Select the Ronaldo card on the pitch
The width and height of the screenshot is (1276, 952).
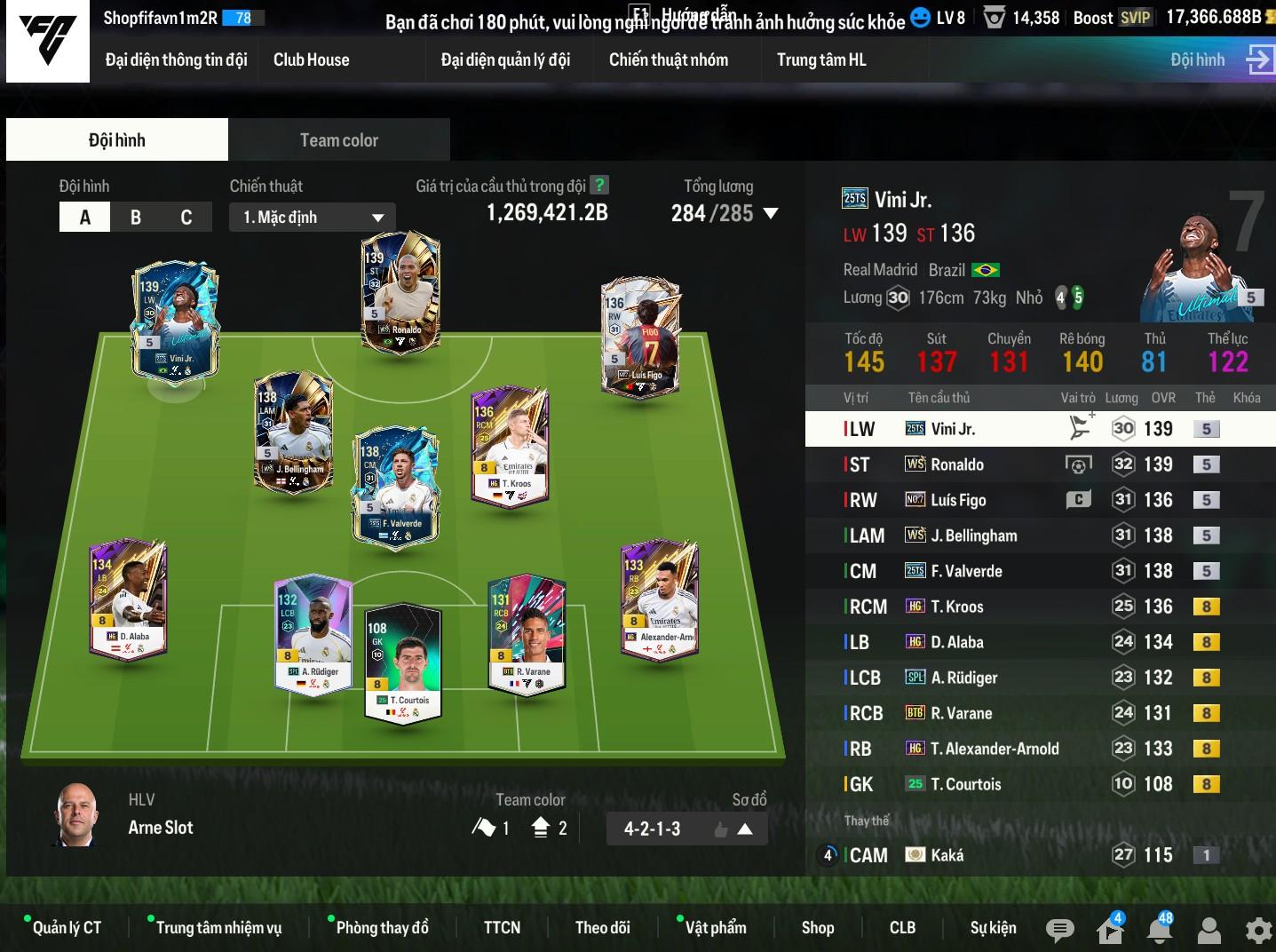(x=401, y=293)
